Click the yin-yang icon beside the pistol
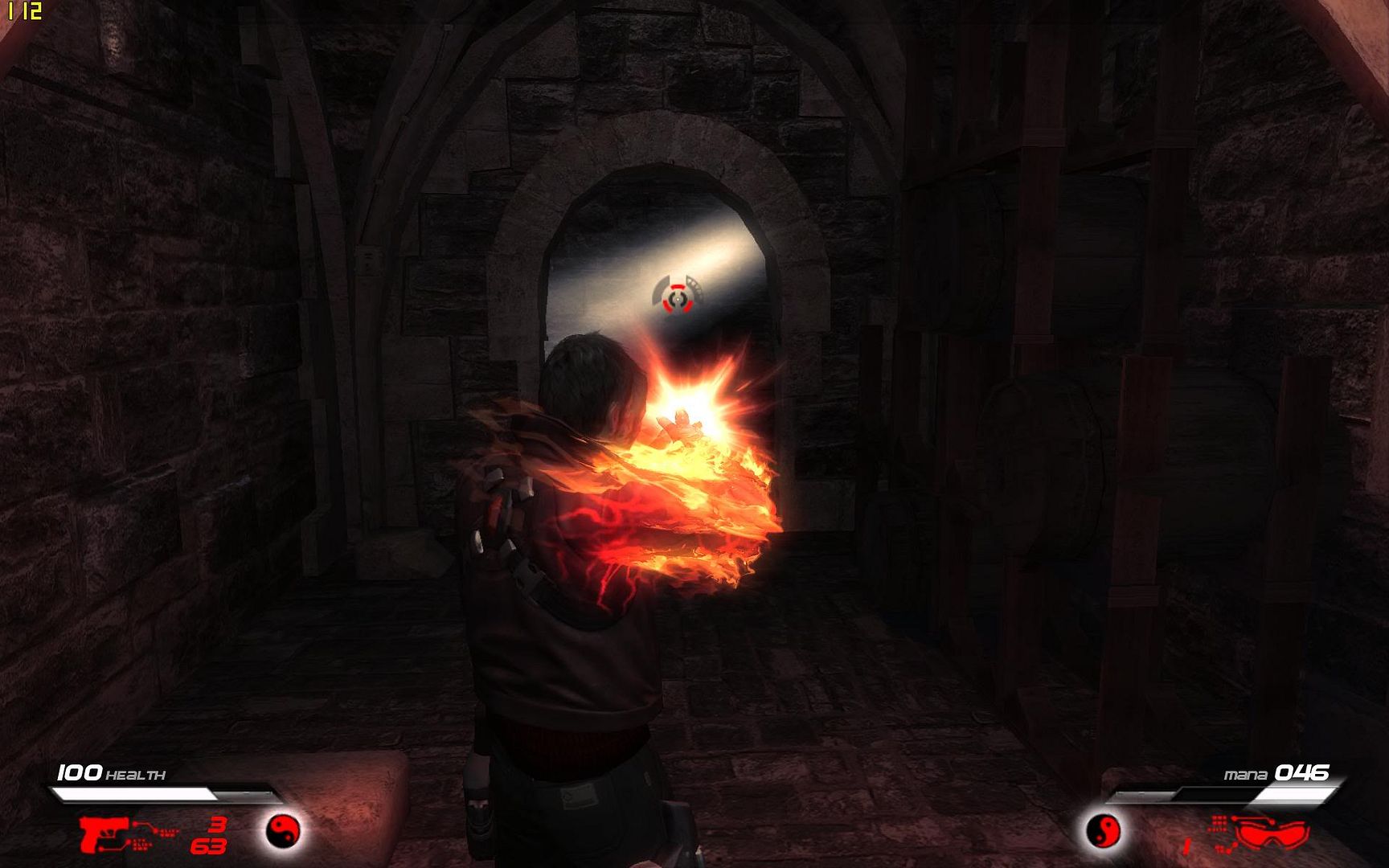1389x868 pixels. point(282,829)
